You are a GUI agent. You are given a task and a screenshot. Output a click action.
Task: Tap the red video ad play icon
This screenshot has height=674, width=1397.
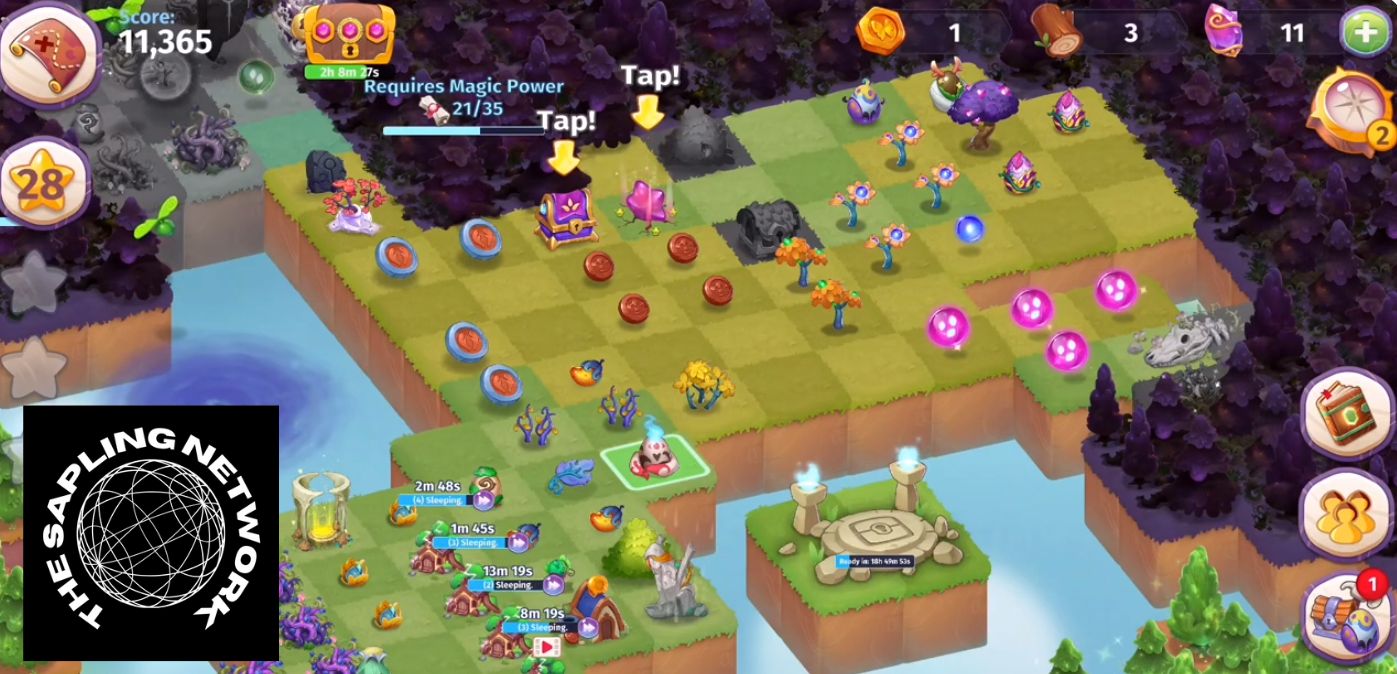pyautogui.click(x=546, y=647)
